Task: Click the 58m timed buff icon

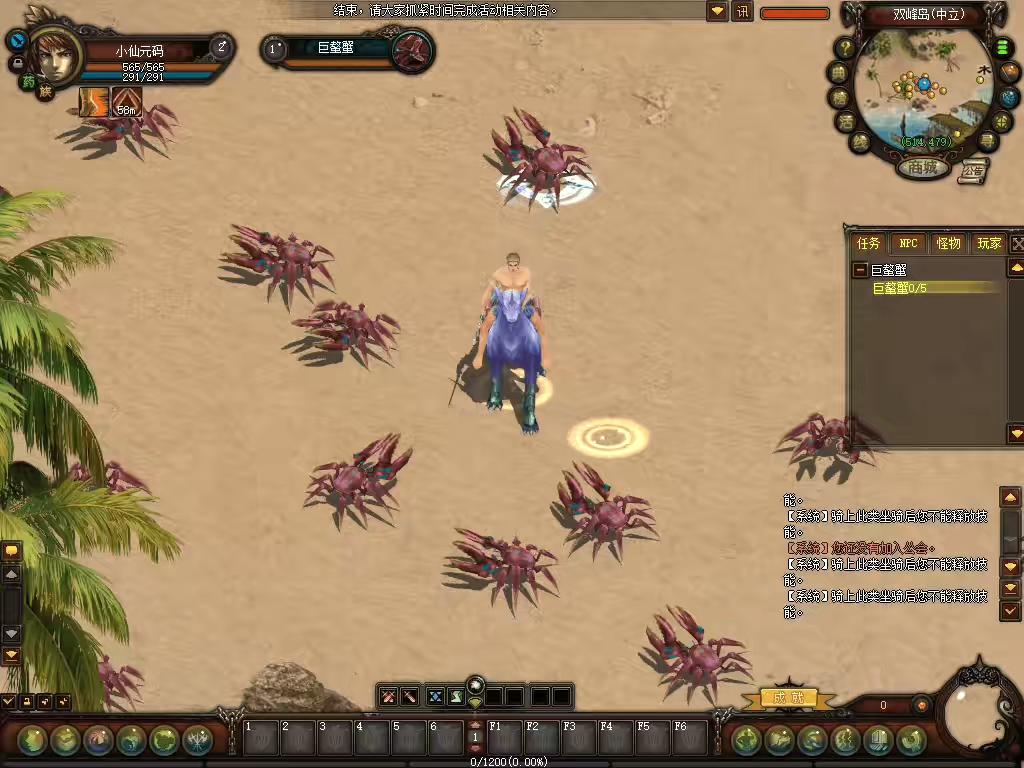Action: pos(126,102)
